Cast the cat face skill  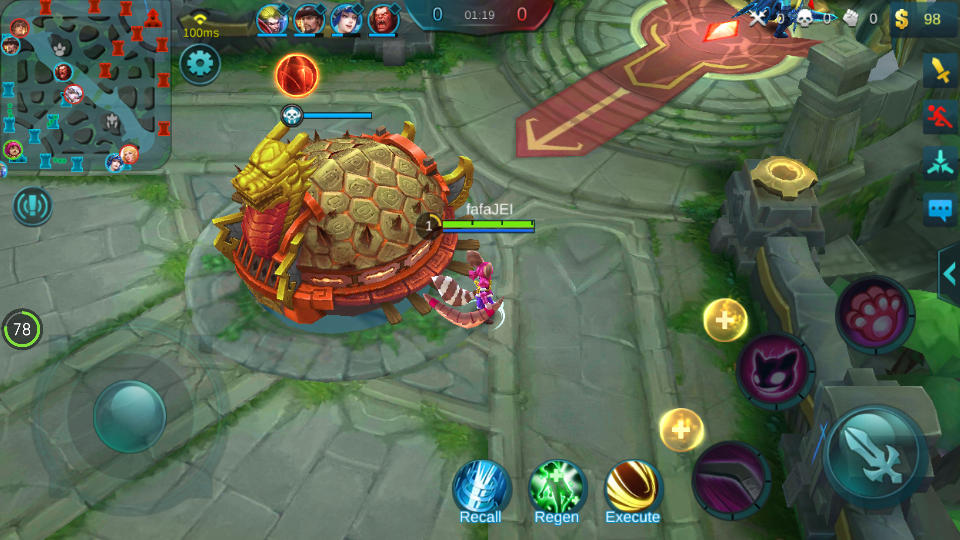(x=775, y=370)
